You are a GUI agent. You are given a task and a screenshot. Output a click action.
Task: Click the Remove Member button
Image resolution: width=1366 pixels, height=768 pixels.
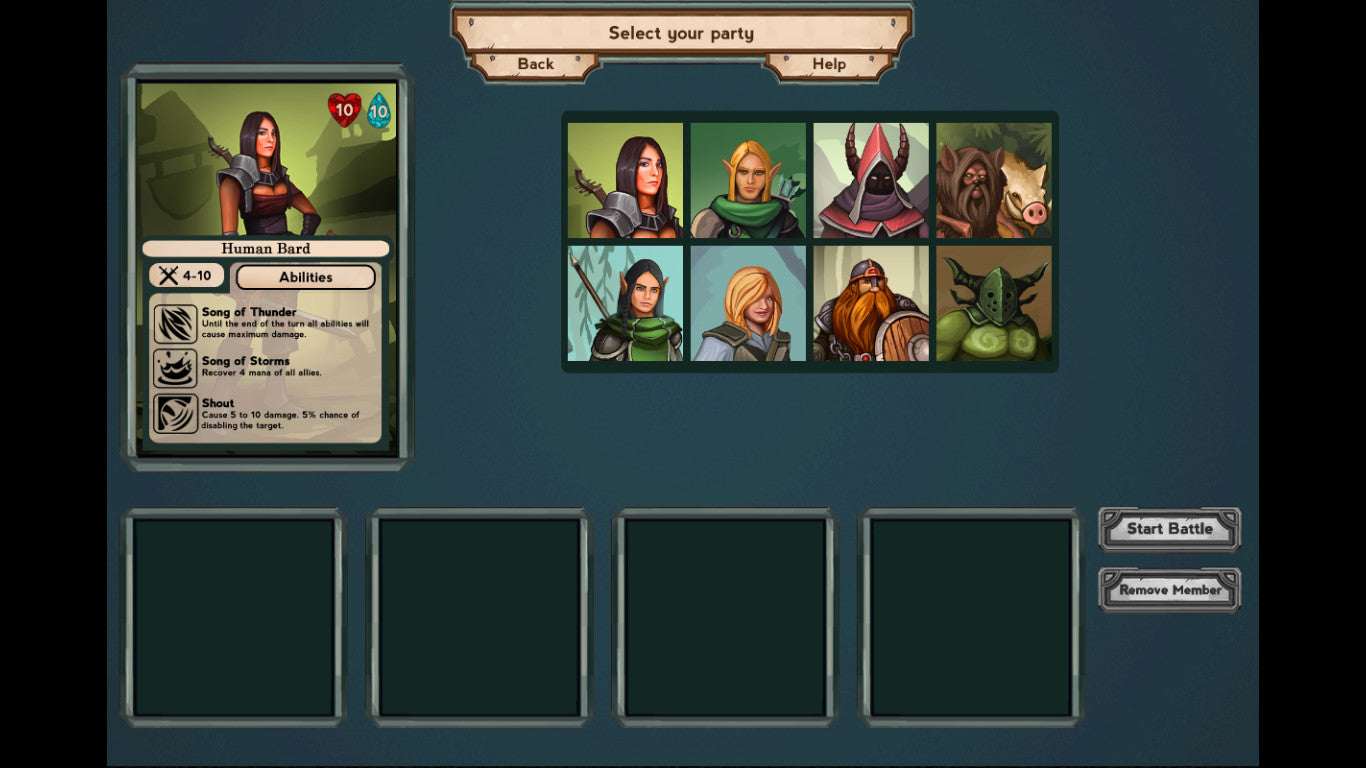pyautogui.click(x=1169, y=589)
